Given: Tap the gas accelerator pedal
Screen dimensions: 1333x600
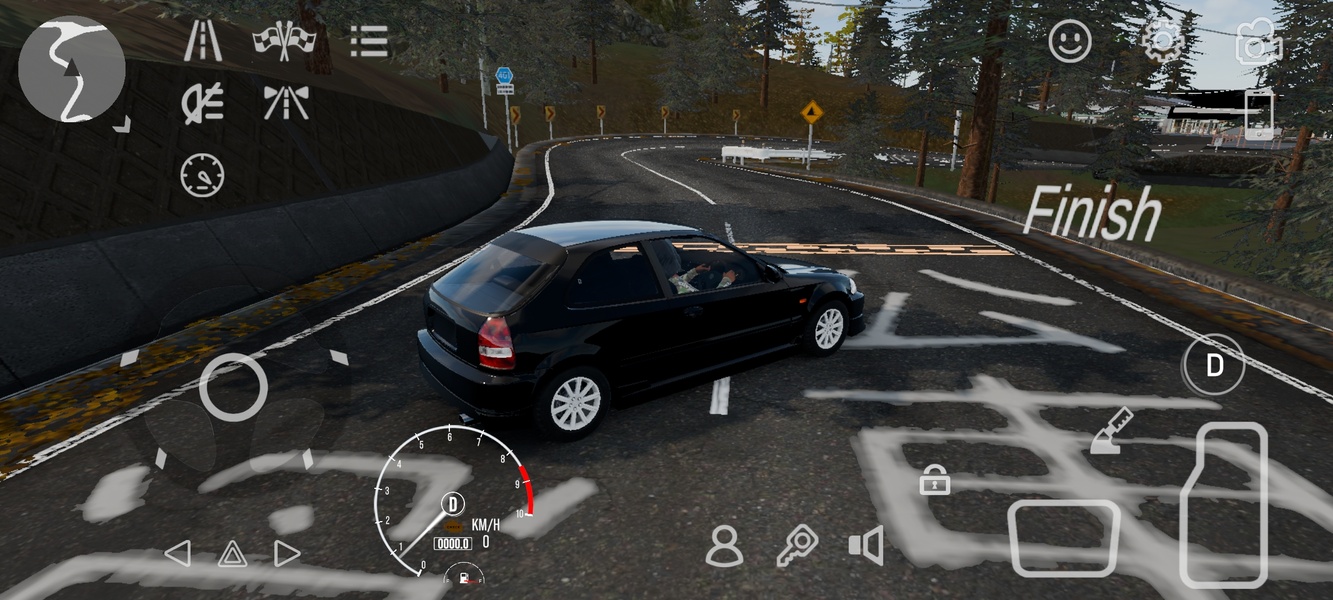Looking at the screenshot, I should coord(1224,503).
